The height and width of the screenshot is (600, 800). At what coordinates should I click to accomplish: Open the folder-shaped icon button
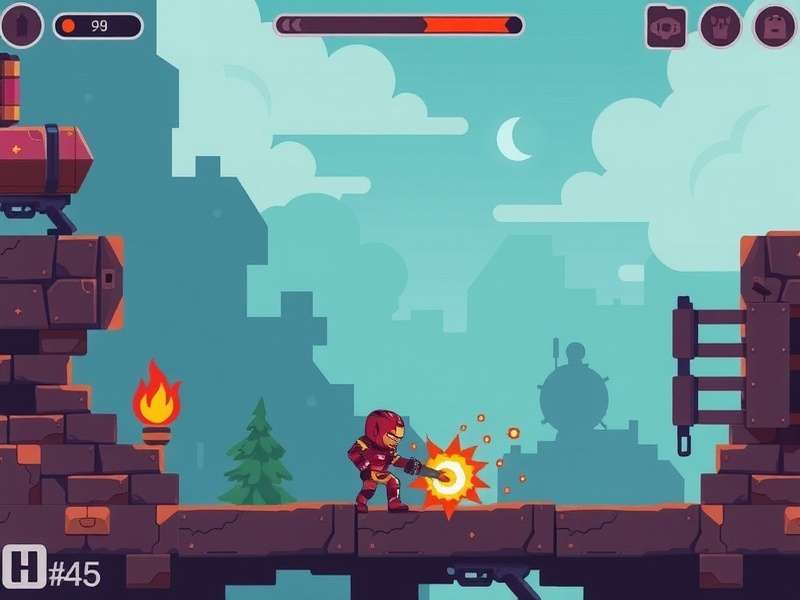[666, 26]
